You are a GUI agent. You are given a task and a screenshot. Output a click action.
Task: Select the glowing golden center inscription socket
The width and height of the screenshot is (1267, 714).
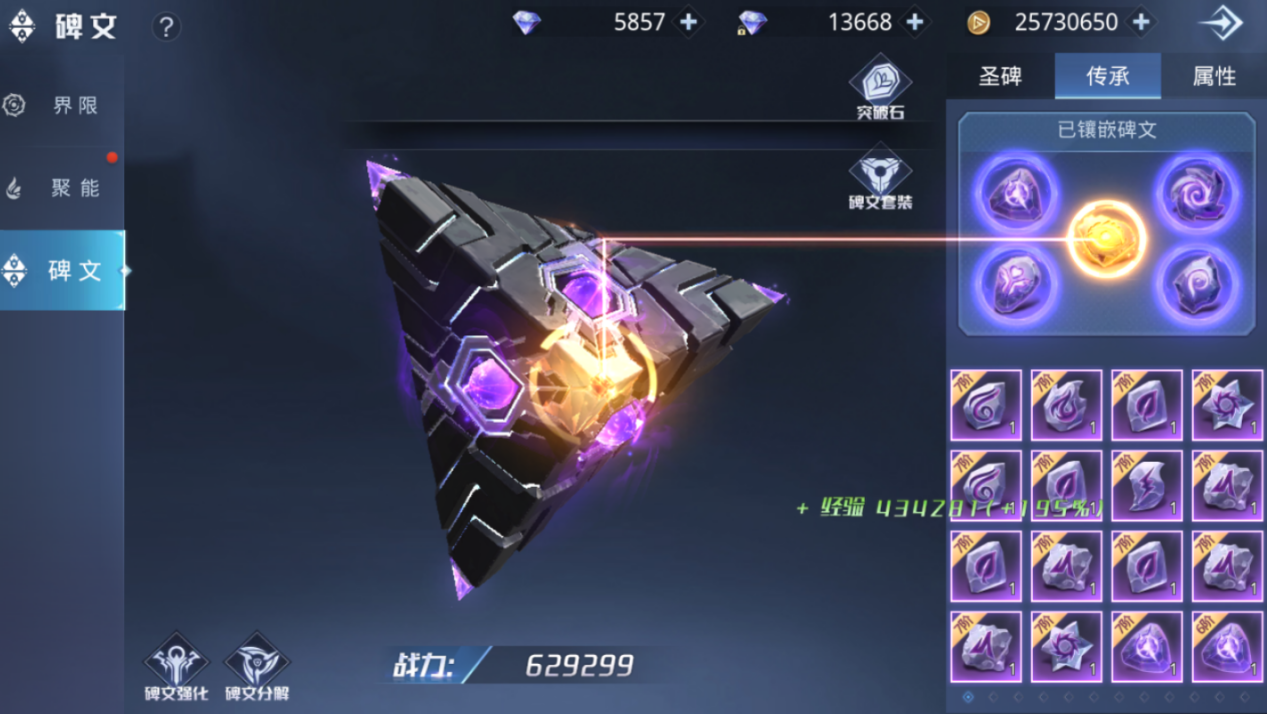point(1108,239)
